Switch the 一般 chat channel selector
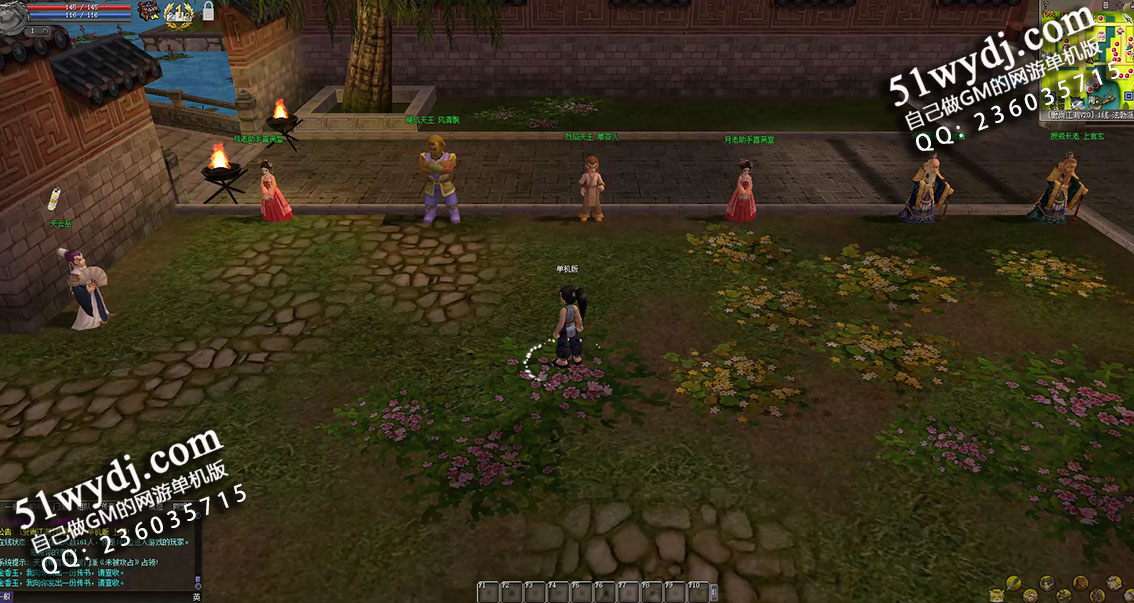 tap(6, 596)
